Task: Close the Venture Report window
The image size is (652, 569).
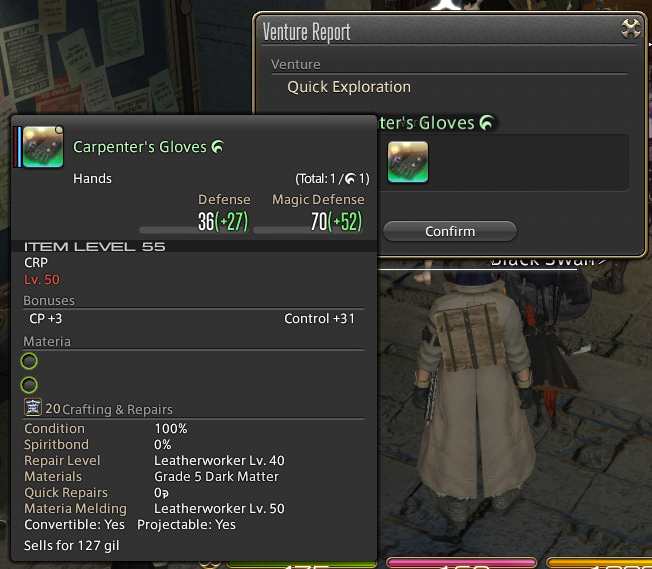Action: tap(630, 29)
